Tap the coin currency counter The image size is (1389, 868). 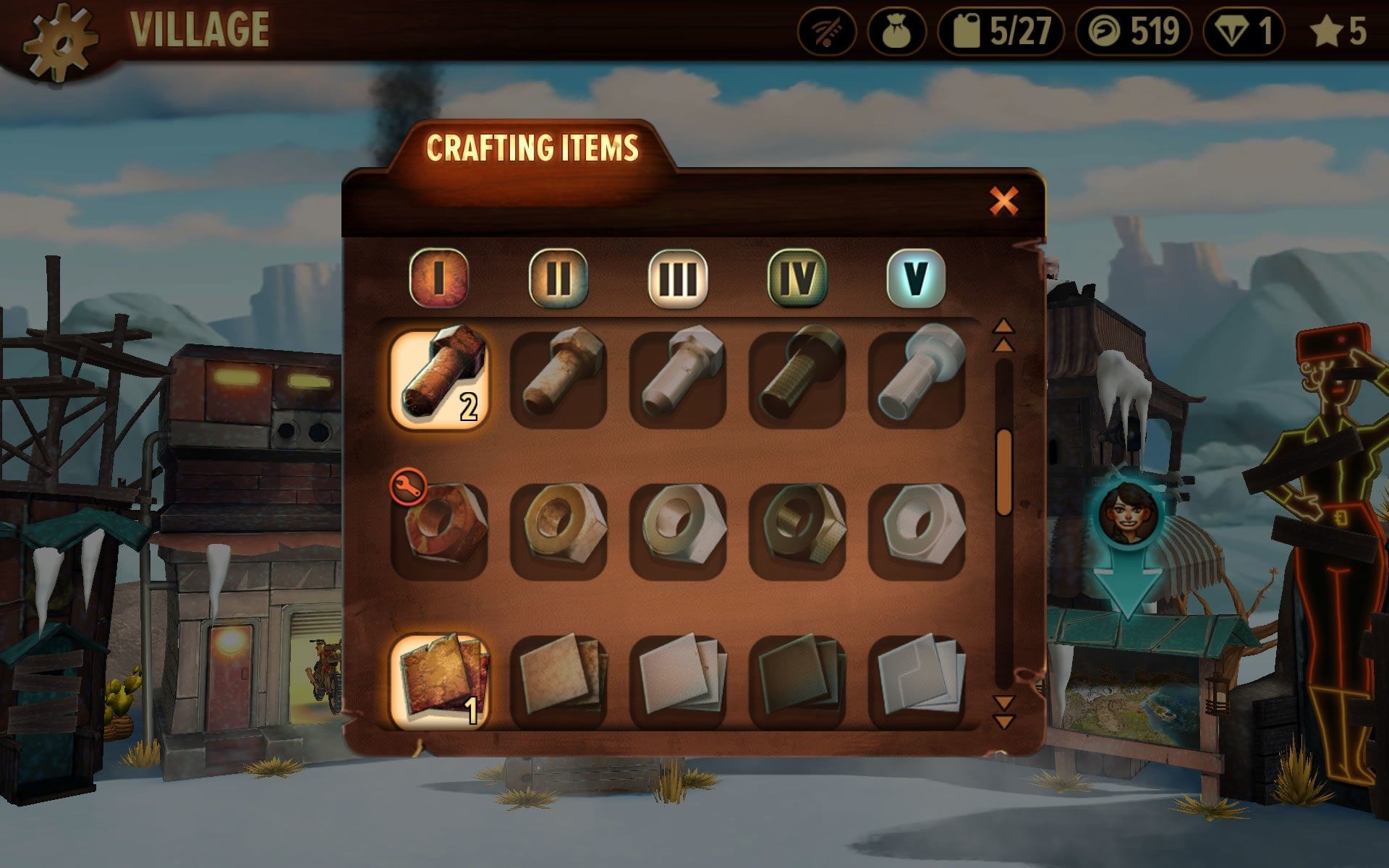[1134, 32]
